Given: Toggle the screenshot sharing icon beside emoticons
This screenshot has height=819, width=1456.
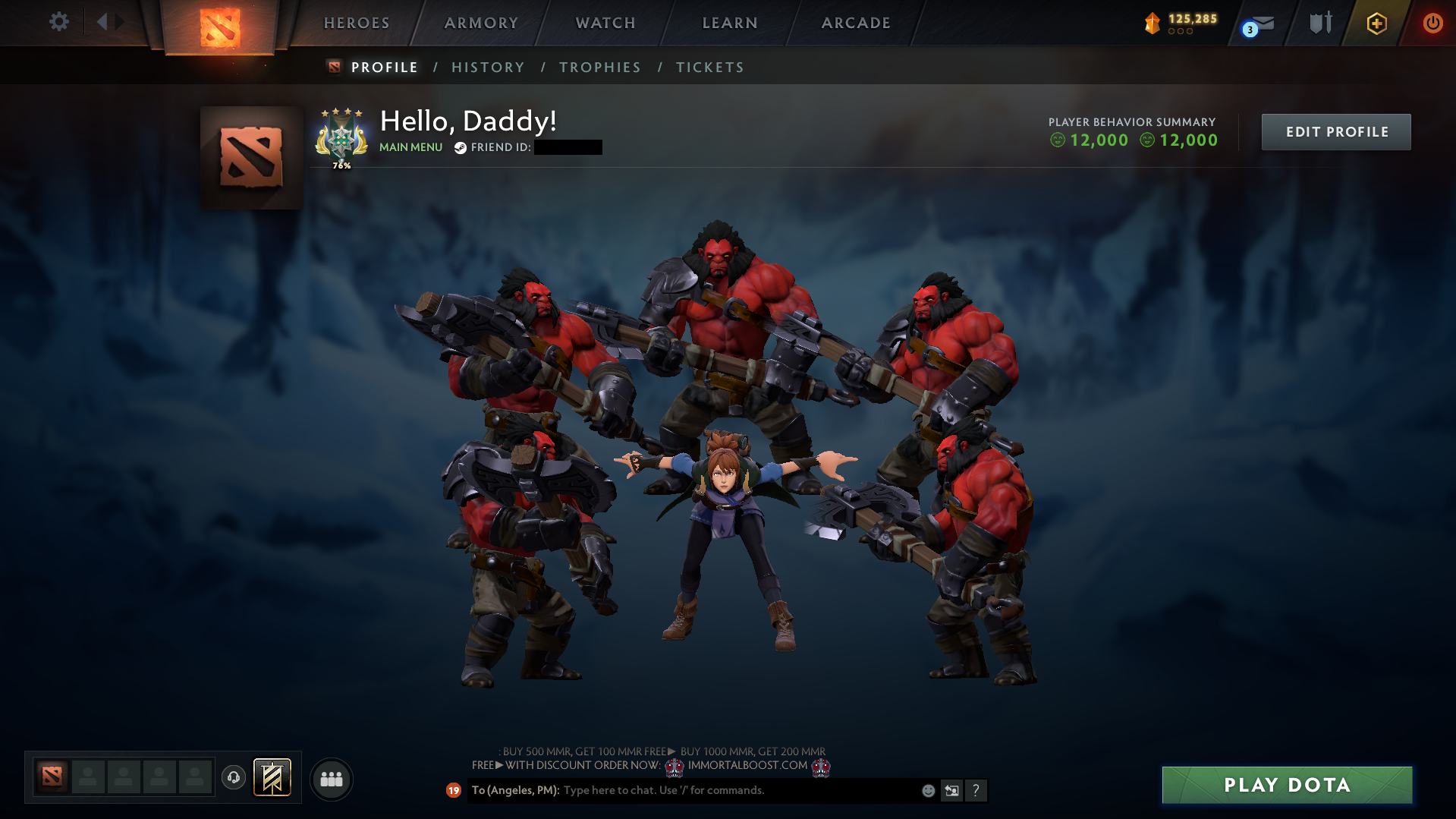Looking at the screenshot, I should point(951,790).
